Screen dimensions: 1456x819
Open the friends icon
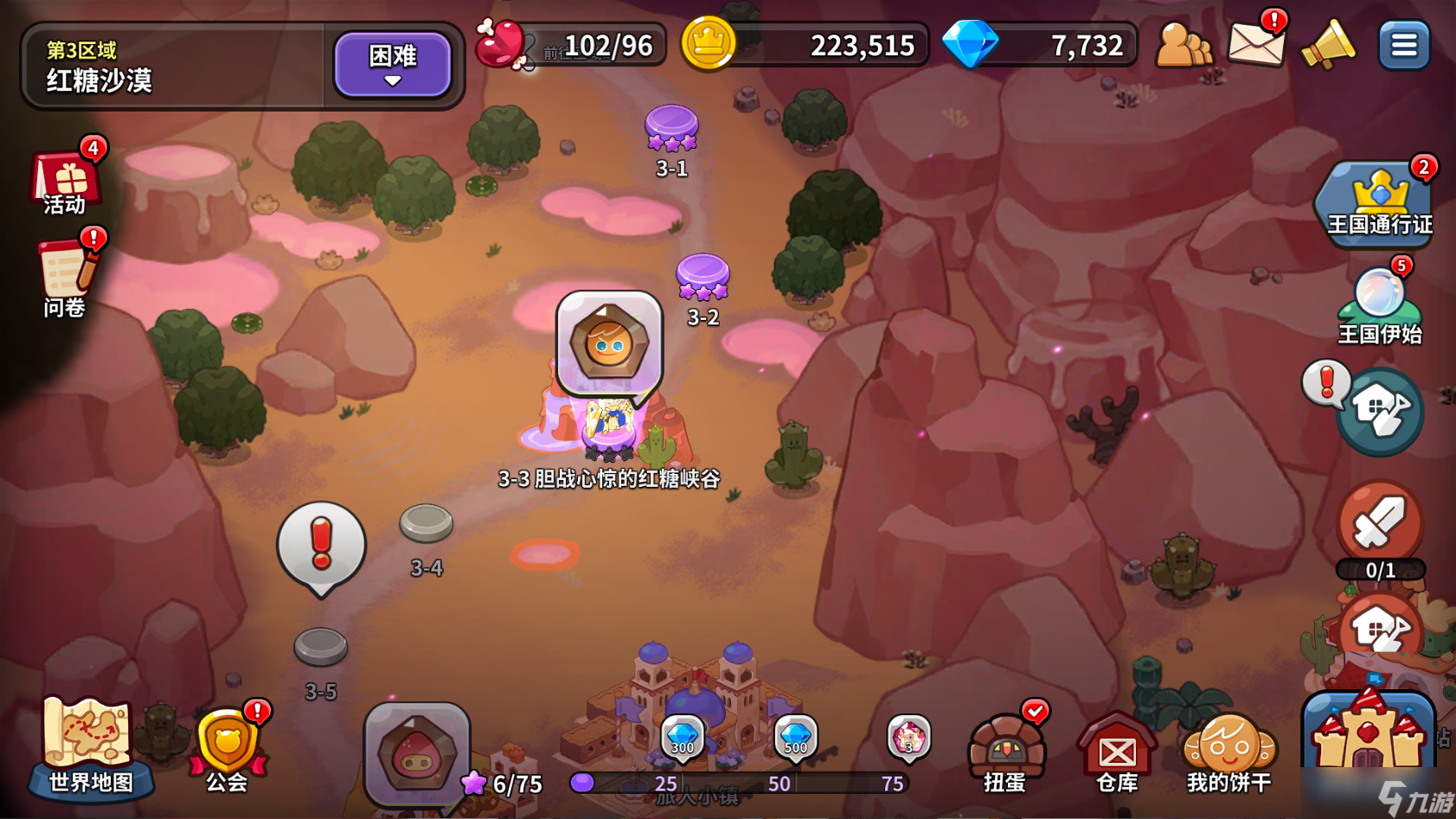1182,44
